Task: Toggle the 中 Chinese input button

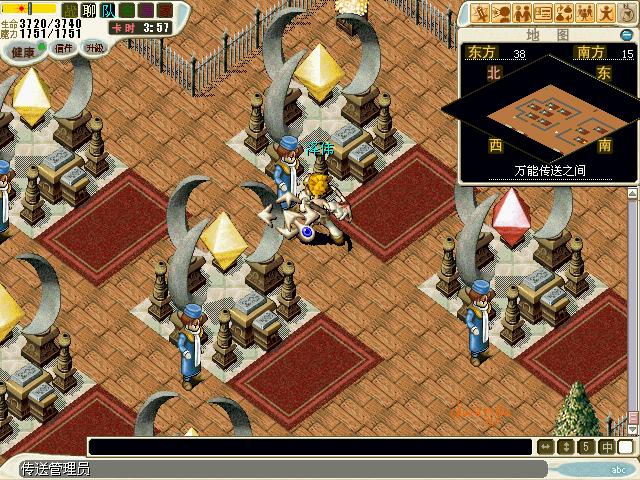Action: (606, 447)
